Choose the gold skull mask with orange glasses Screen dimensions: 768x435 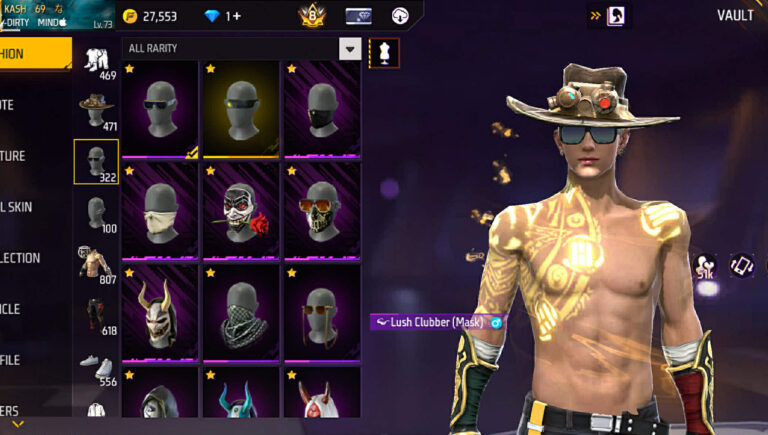(x=322, y=211)
